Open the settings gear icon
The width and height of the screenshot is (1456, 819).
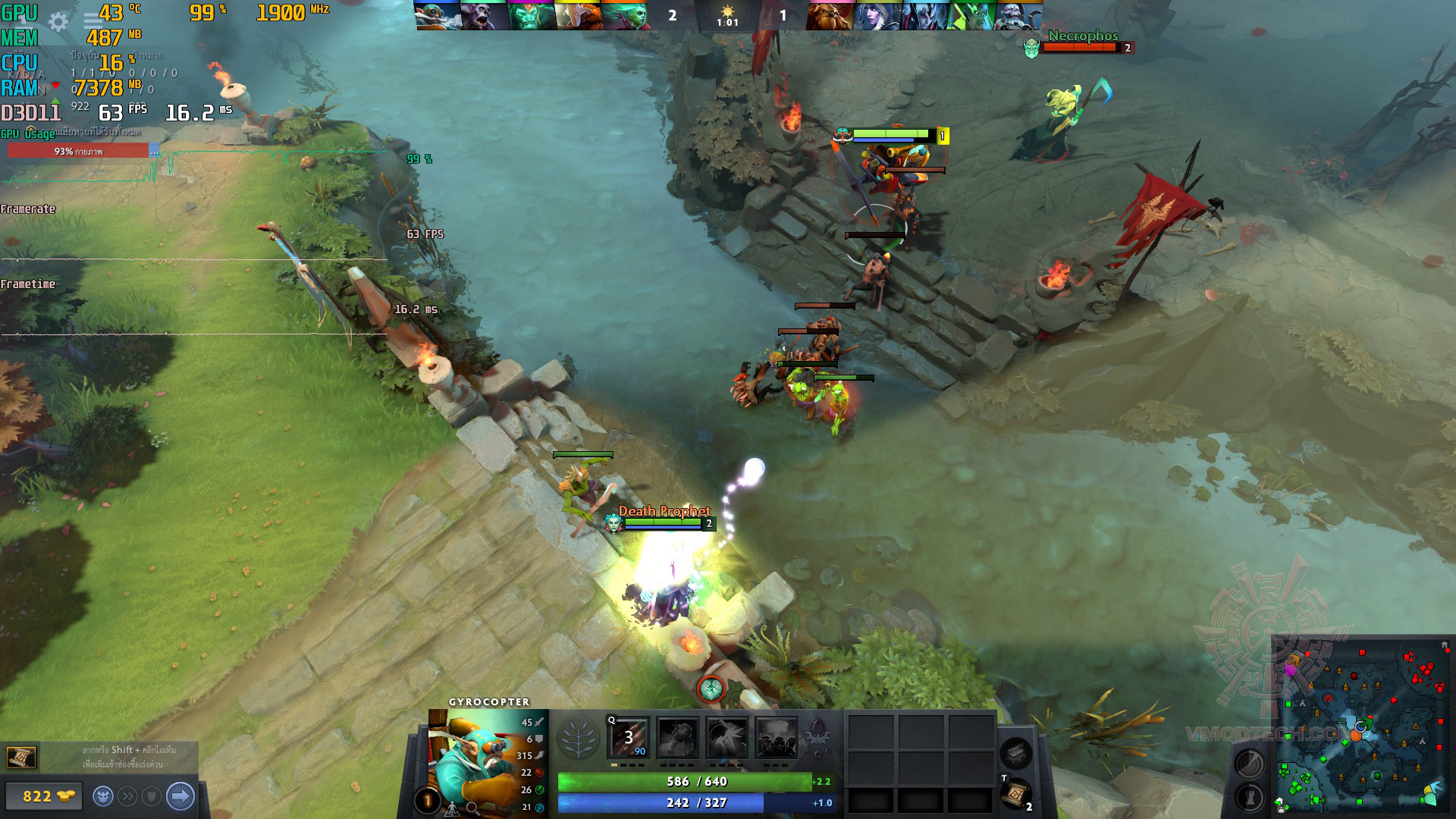point(58,22)
